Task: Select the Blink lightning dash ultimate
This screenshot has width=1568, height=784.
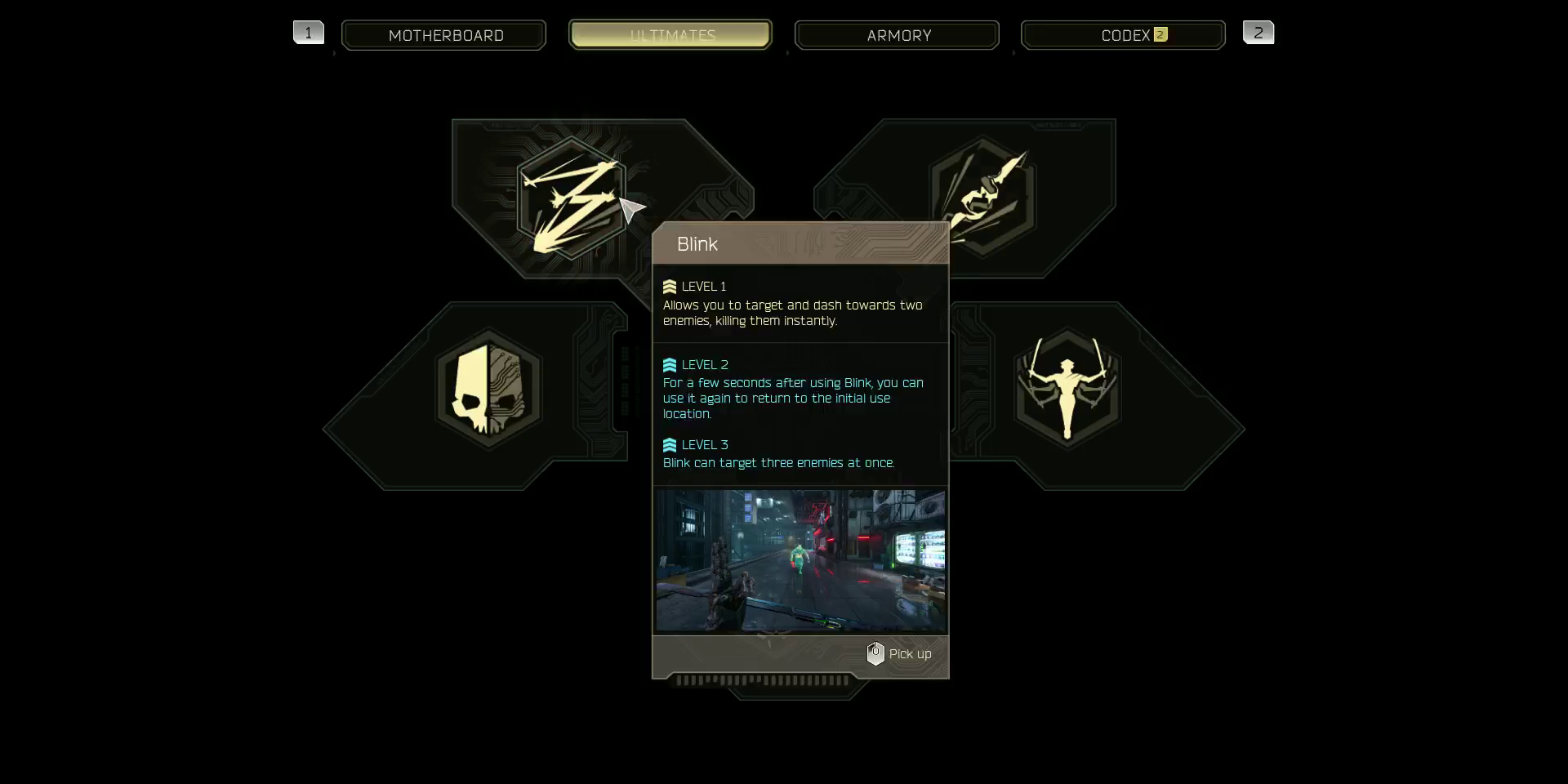Action: coord(572,198)
